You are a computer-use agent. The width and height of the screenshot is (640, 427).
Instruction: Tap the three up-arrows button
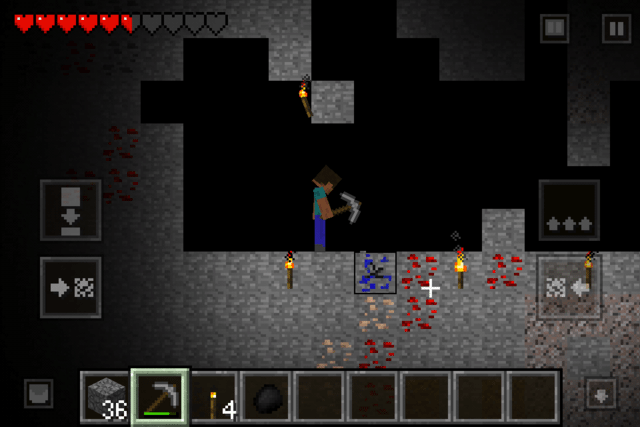(569, 210)
